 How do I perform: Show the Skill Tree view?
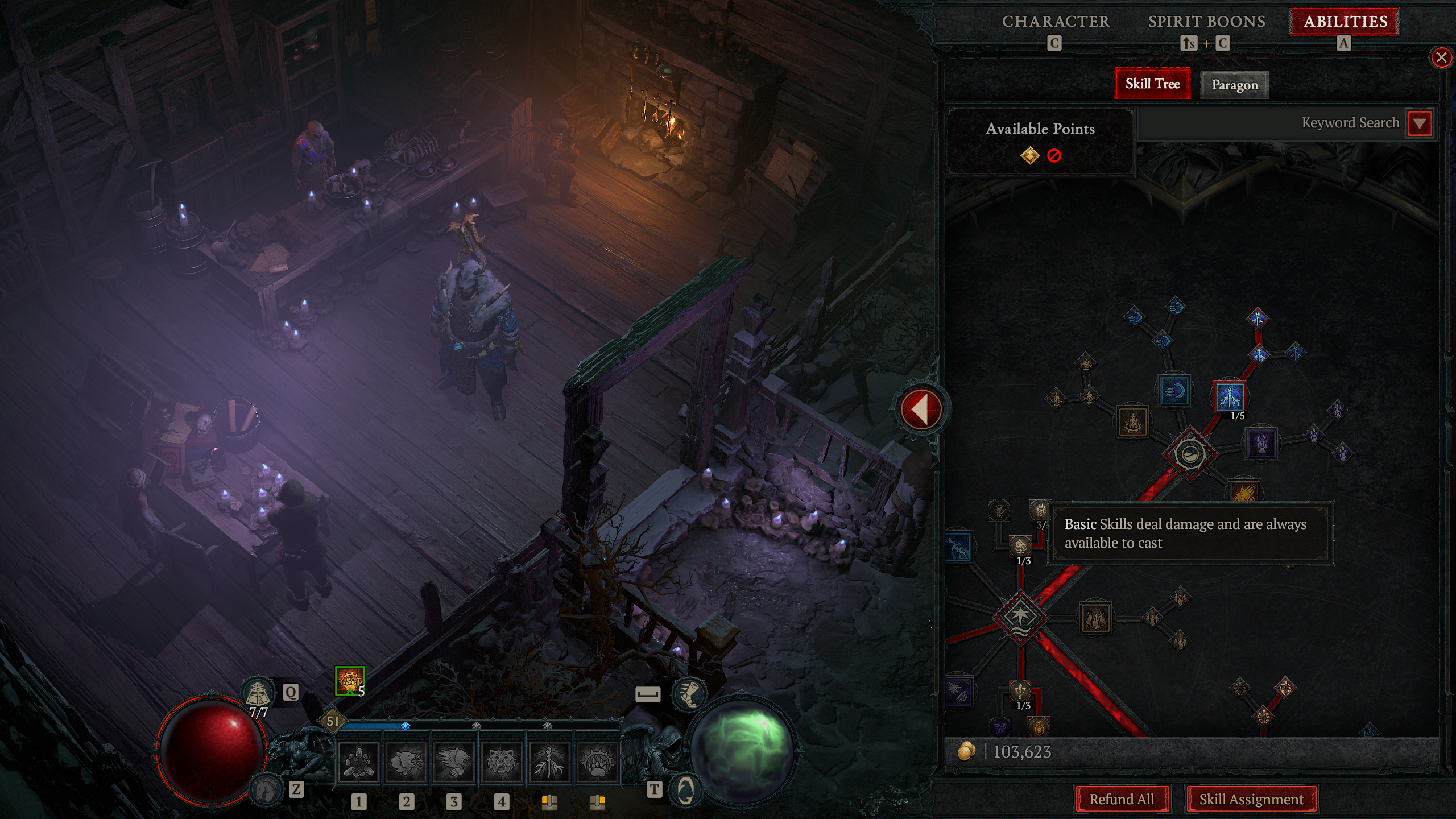[x=1152, y=84]
